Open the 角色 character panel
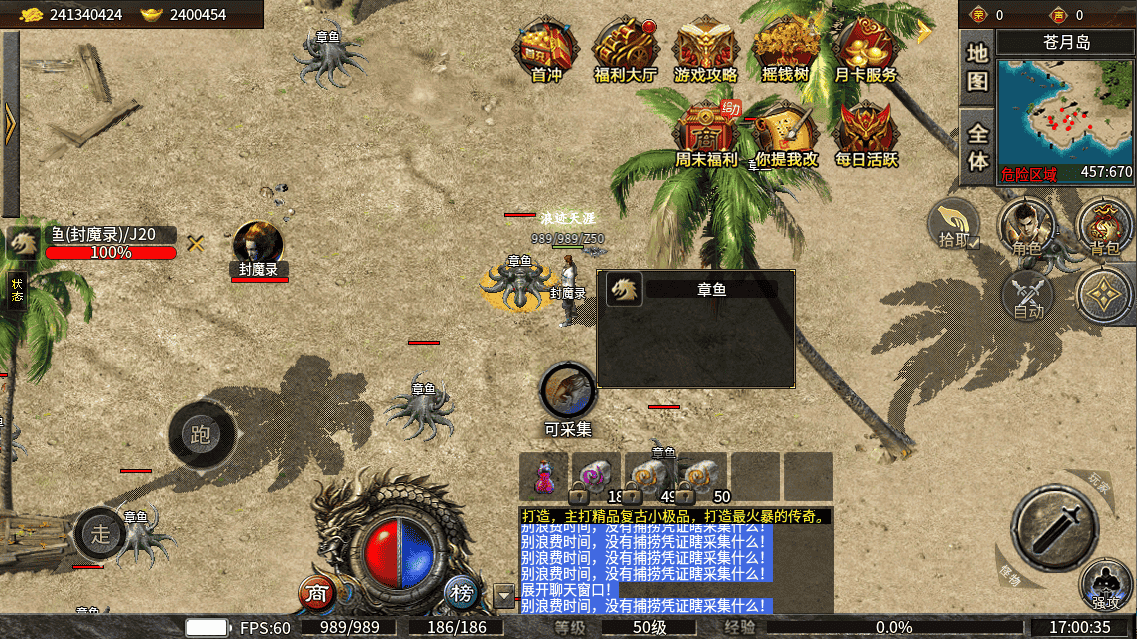The height and width of the screenshot is (639, 1137). (1029, 225)
